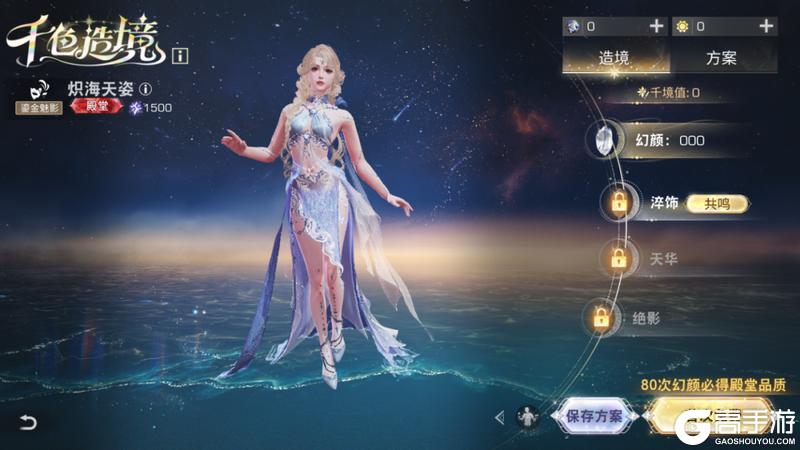The image size is (800, 450).
Task: Add more of the gold gear currency
Action: tap(767, 26)
